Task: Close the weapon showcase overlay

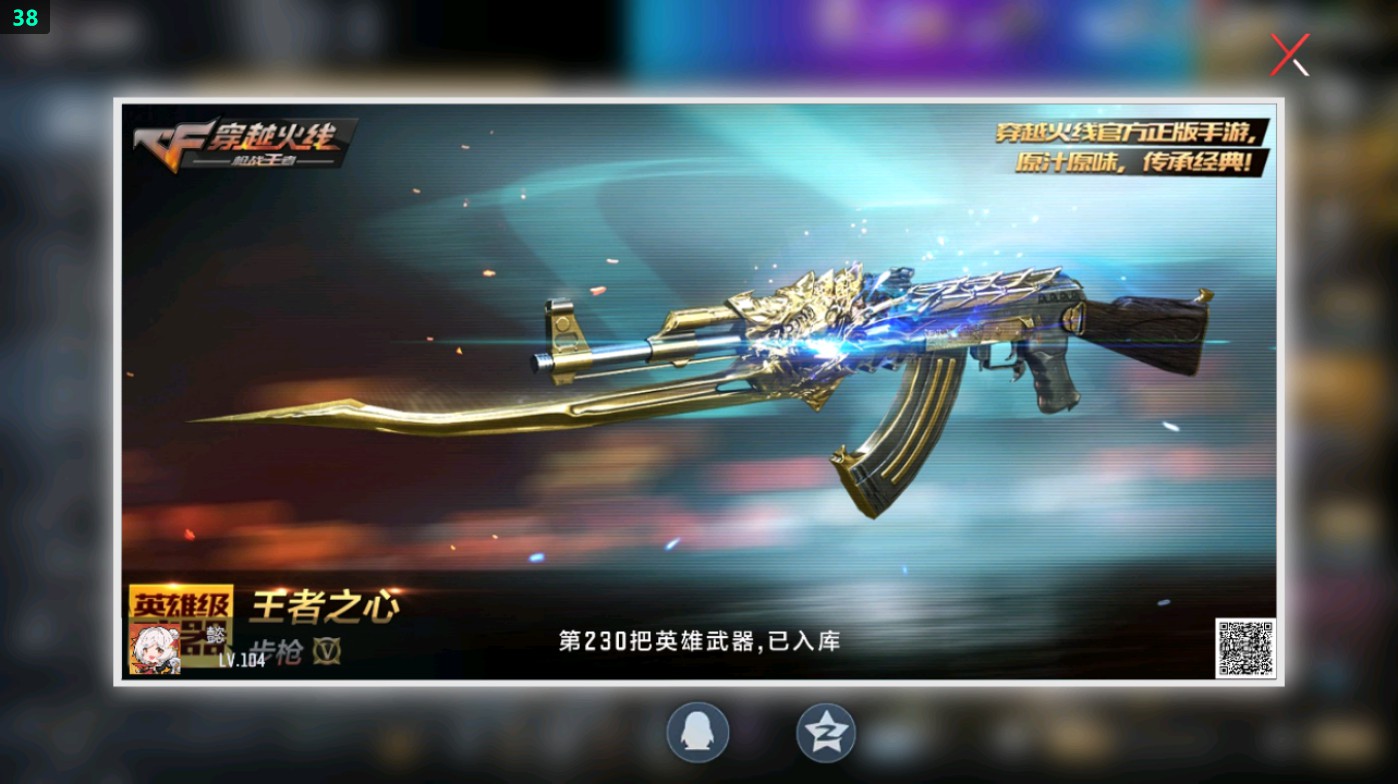Action: (1290, 53)
